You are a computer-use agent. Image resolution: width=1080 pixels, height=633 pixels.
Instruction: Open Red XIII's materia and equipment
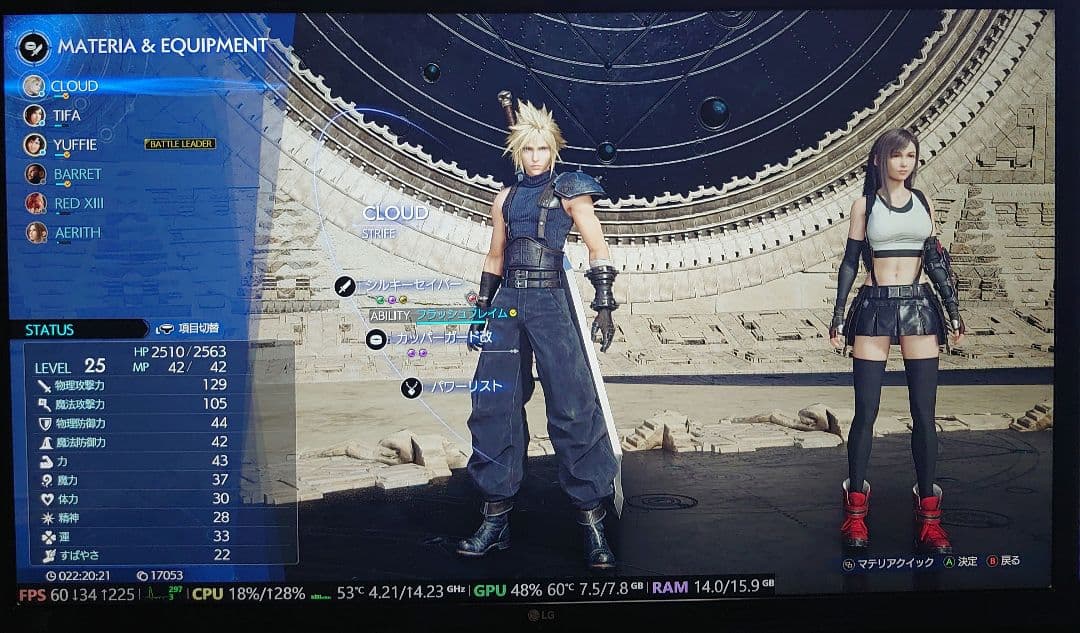click(78, 203)
